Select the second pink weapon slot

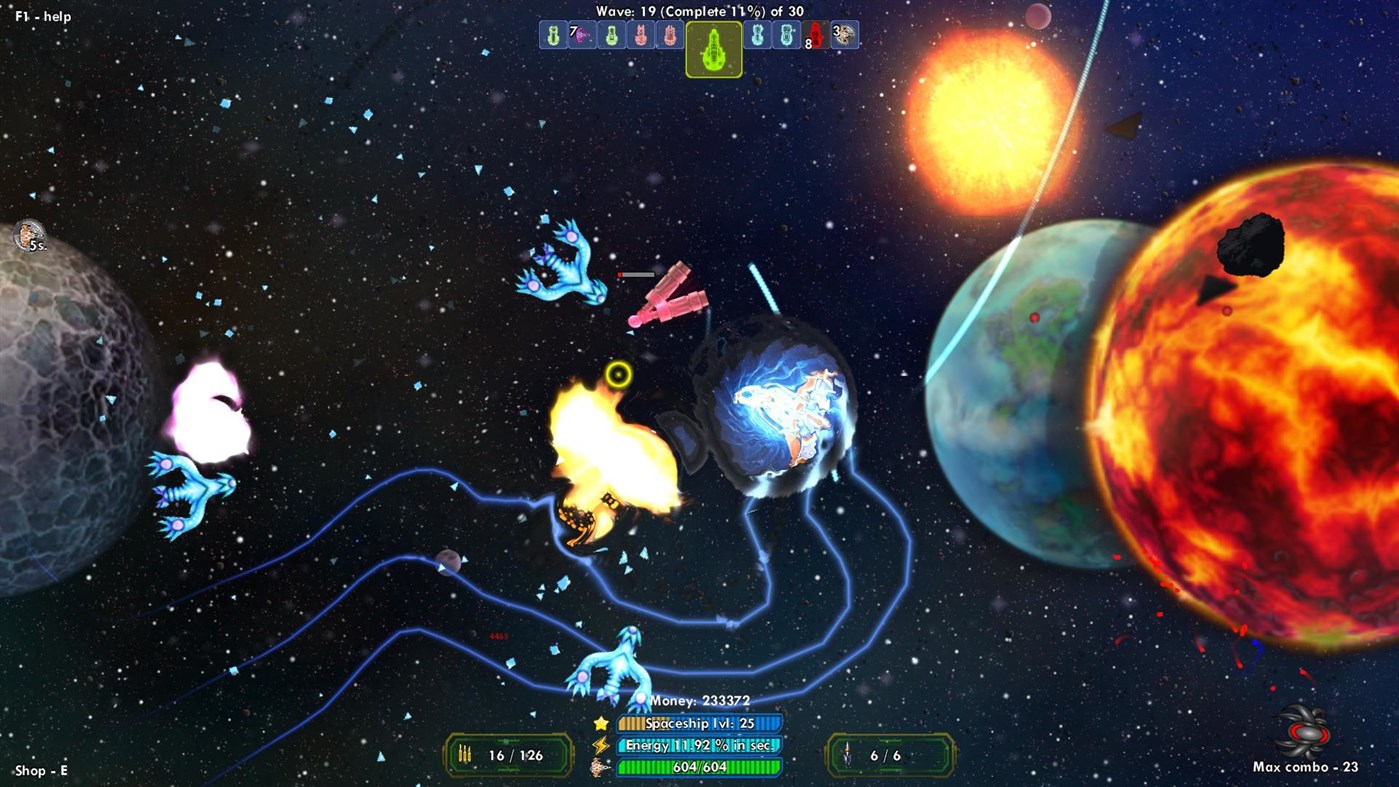[x=671, y=35]
